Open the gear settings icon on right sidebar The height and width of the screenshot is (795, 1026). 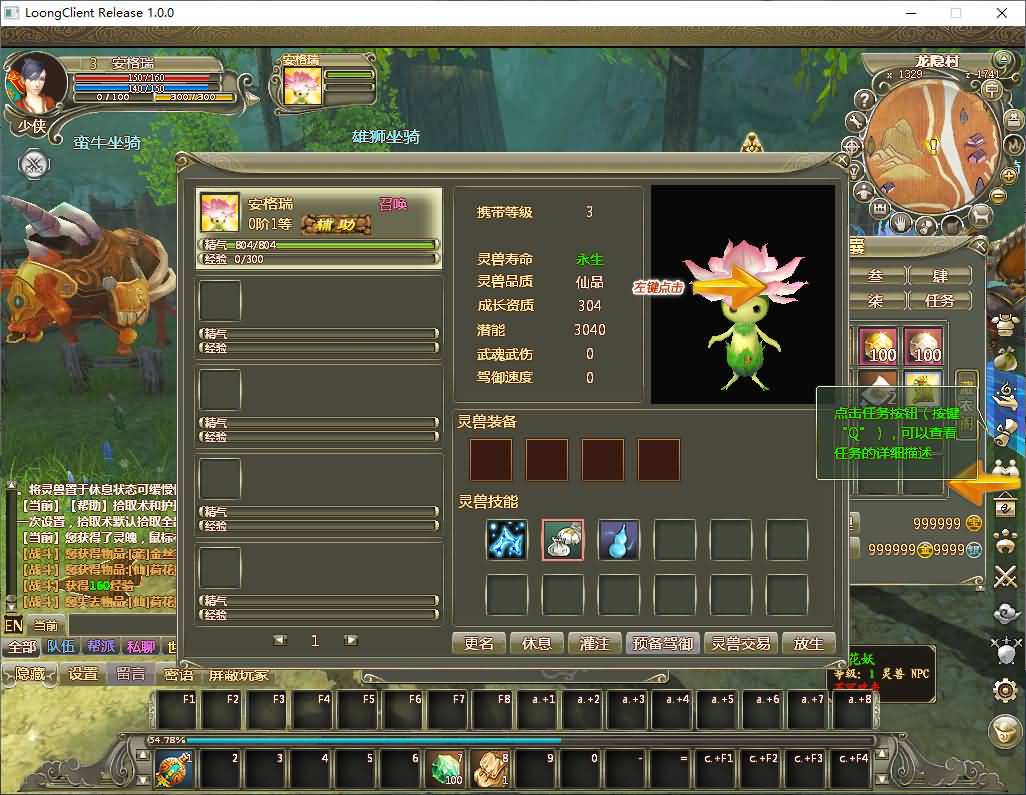[x=1005, y=689]
